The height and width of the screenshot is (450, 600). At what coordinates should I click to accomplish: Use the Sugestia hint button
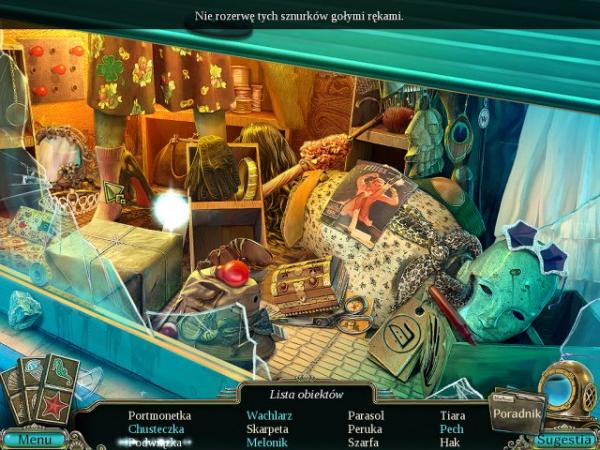point(565,439)
